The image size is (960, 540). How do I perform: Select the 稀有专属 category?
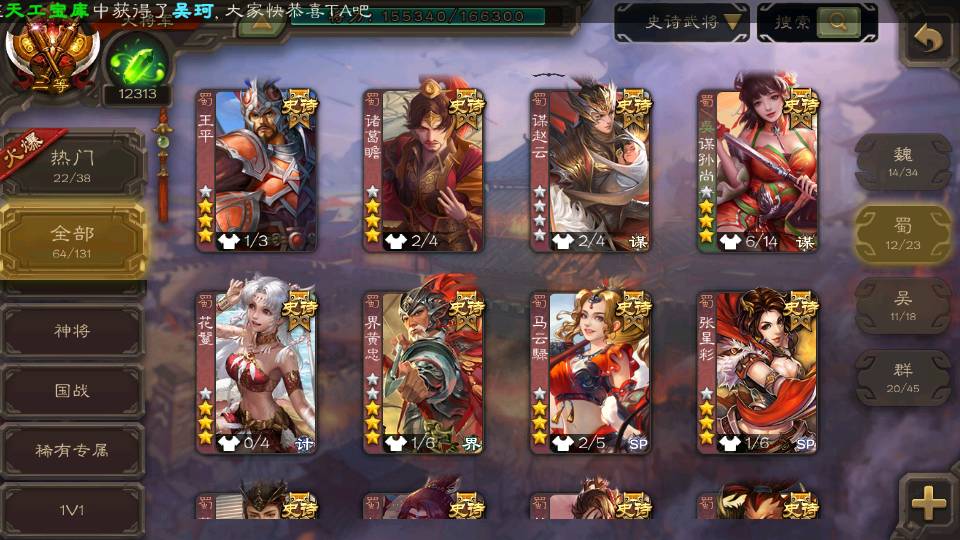tap(72, 450)
